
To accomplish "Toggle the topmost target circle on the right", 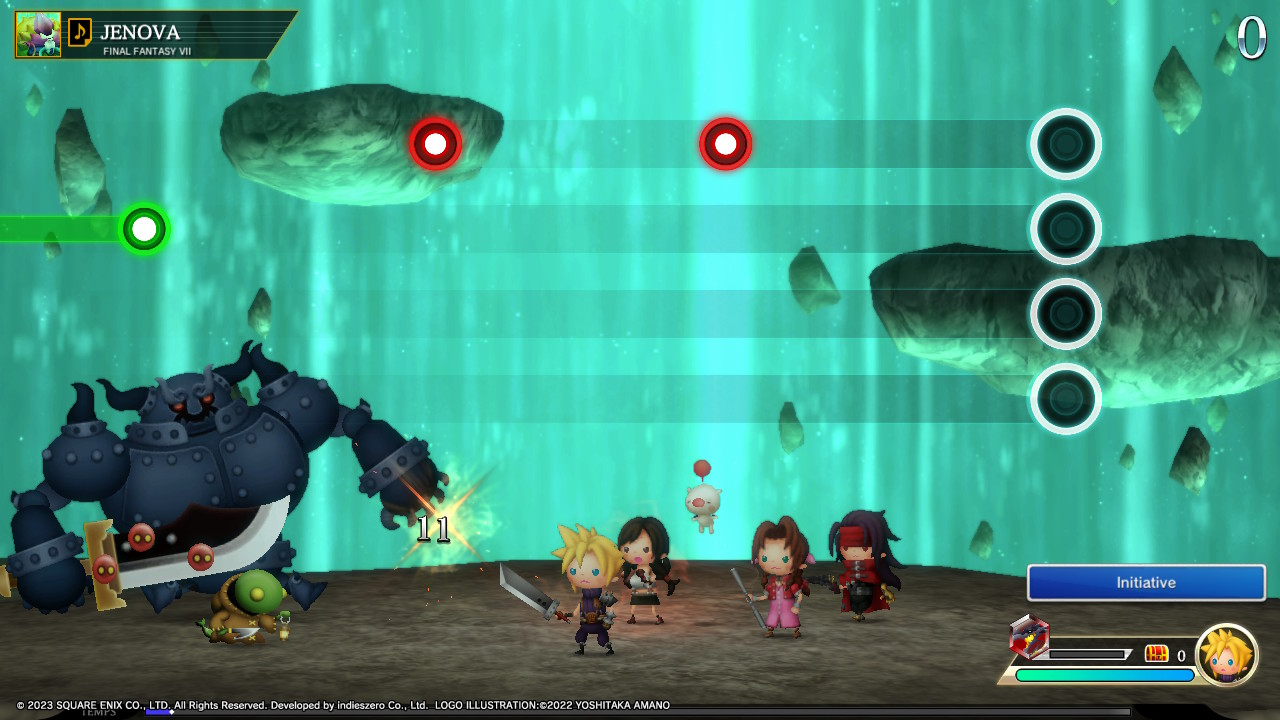I will pyautogui.click(x=1066, y=143).
